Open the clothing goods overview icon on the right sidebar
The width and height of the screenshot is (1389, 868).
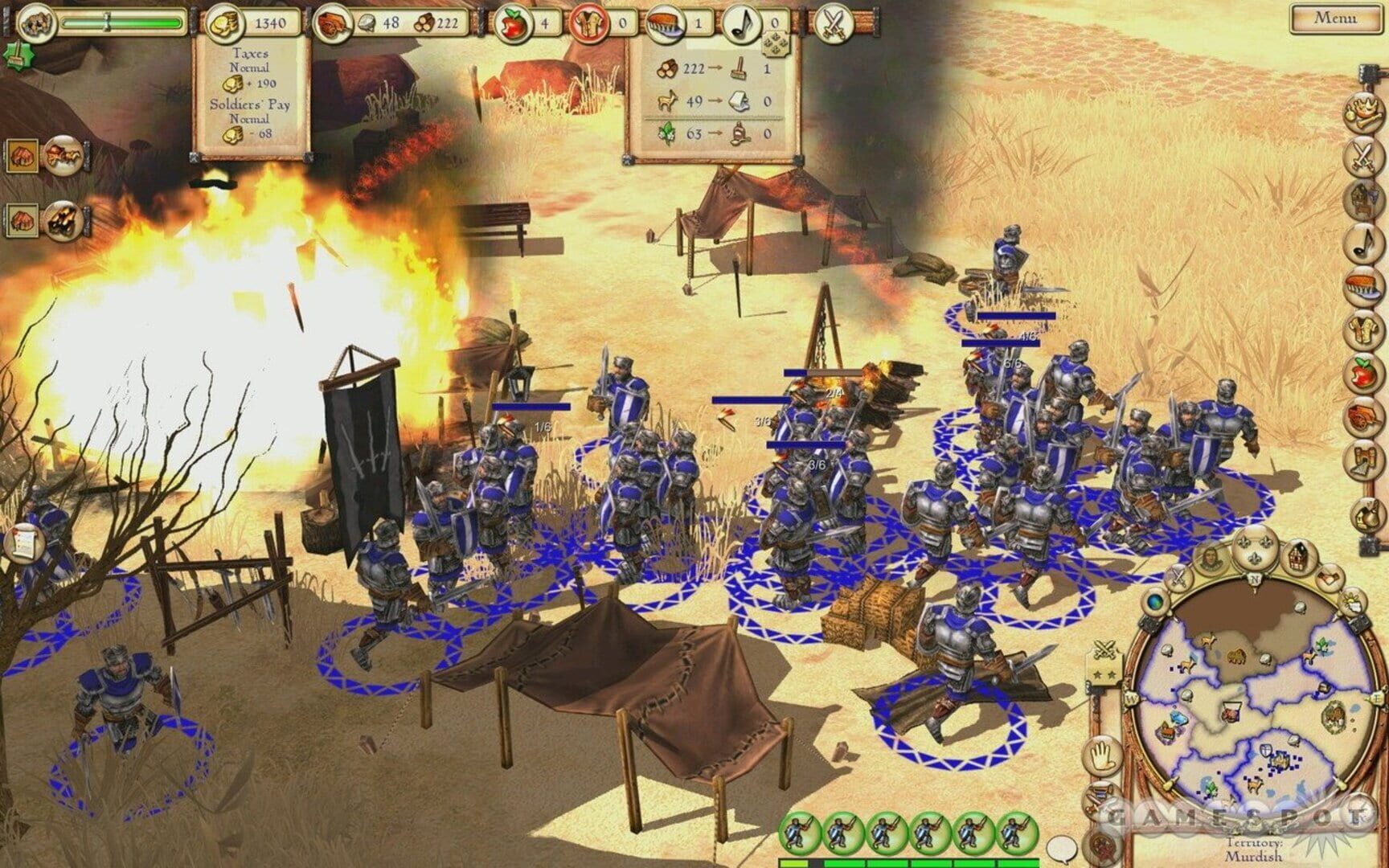(x=1363, y=327)
